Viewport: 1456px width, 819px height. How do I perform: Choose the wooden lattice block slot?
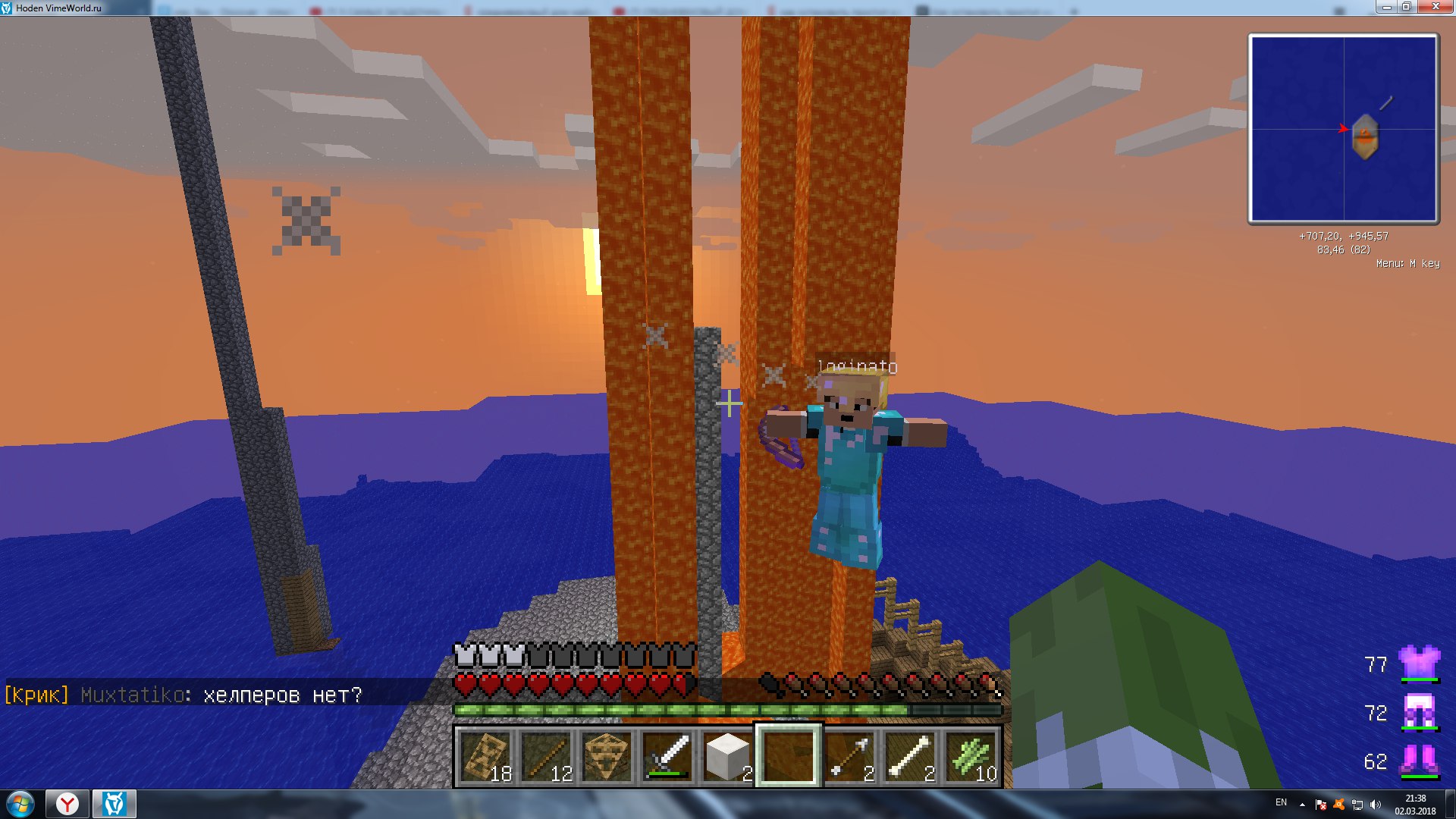tap(607, 757)
